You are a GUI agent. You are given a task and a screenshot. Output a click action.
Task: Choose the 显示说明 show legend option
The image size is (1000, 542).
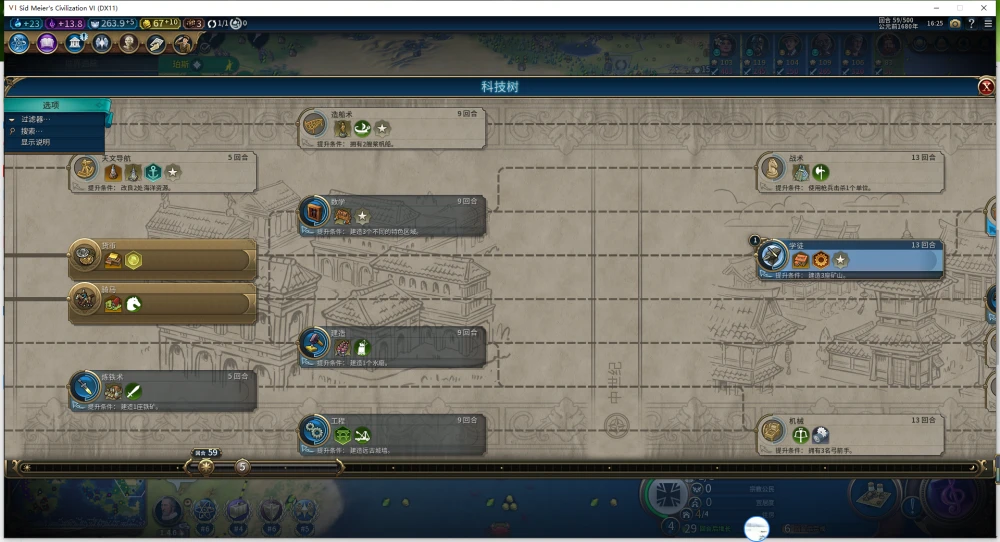tap(36, 142)
